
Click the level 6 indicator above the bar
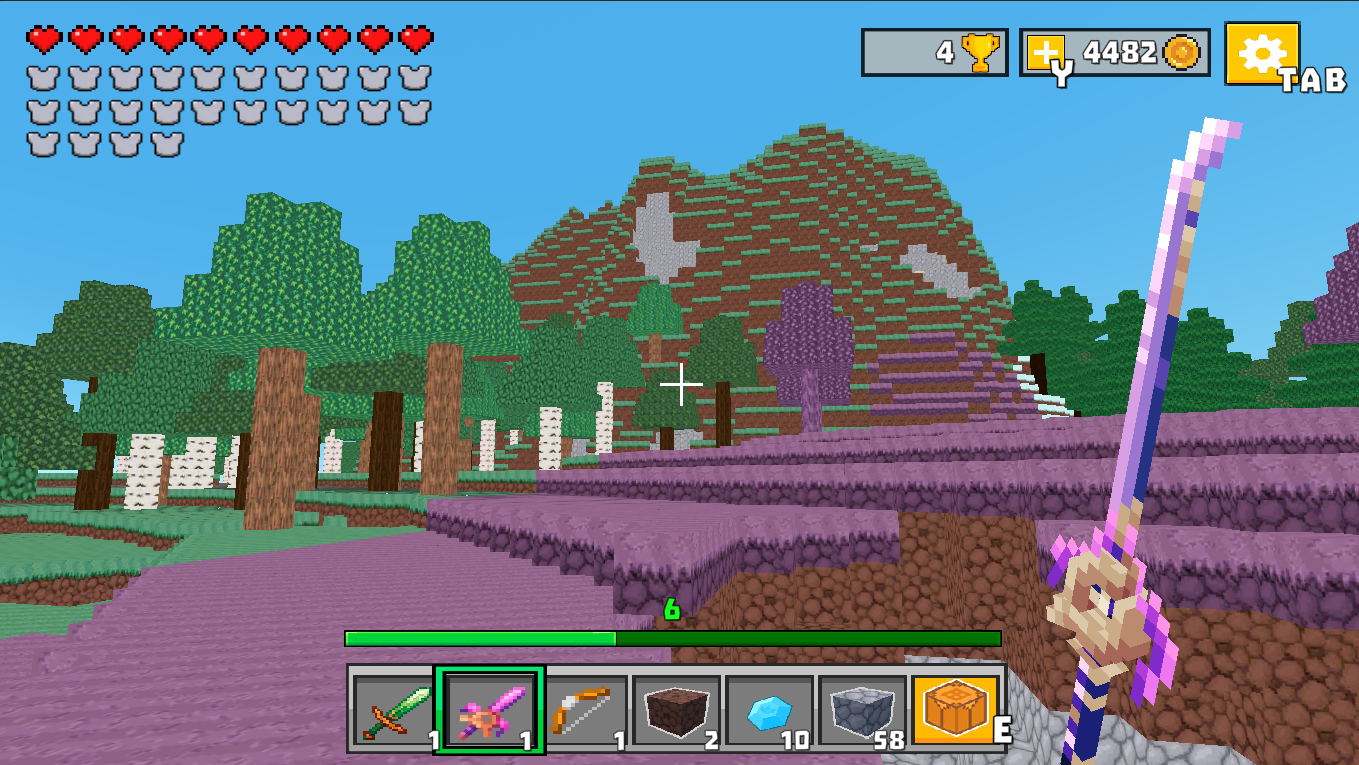point(672,611)
